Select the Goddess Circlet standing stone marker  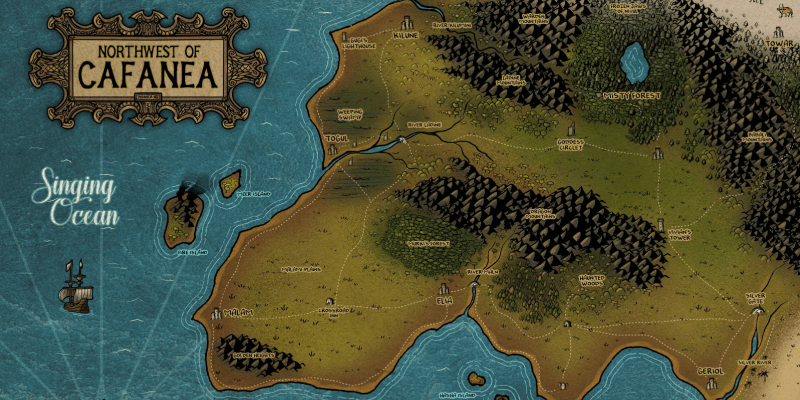click(570, 130)
